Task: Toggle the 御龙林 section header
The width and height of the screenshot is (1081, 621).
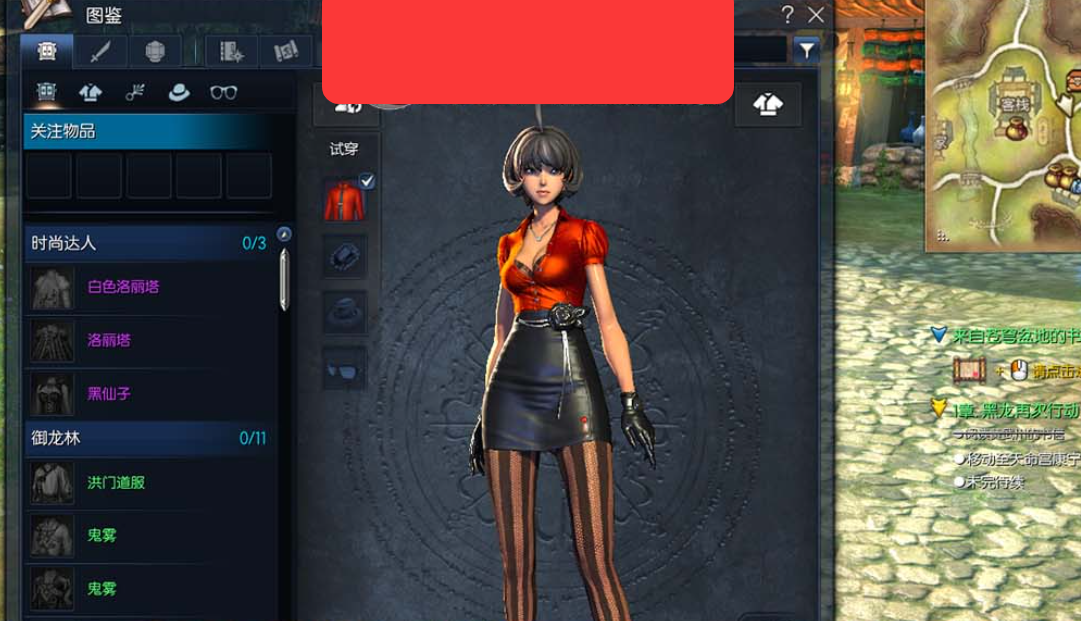Action: point(148,438)
